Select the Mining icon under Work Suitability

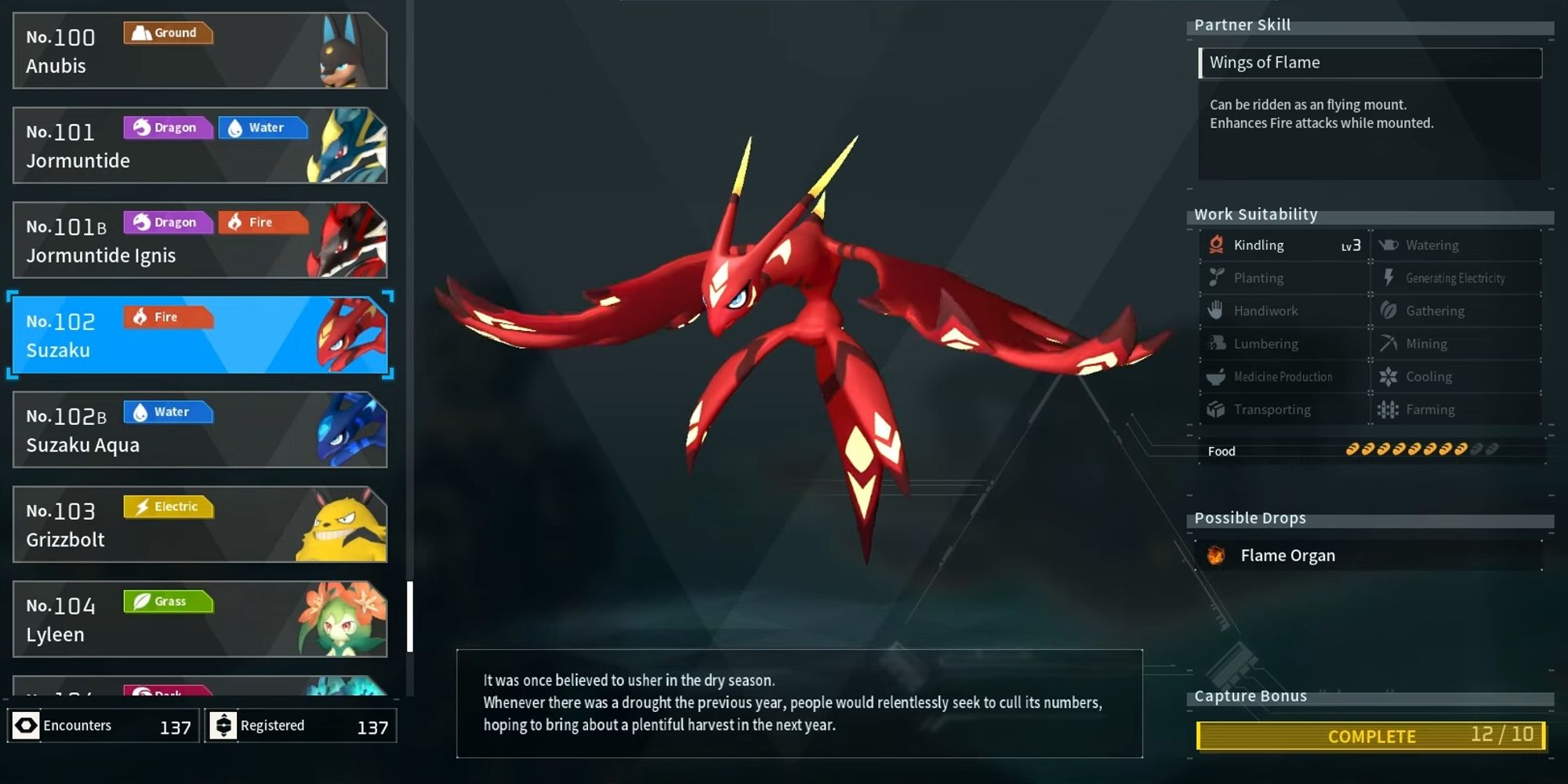tap(1389, 343)
